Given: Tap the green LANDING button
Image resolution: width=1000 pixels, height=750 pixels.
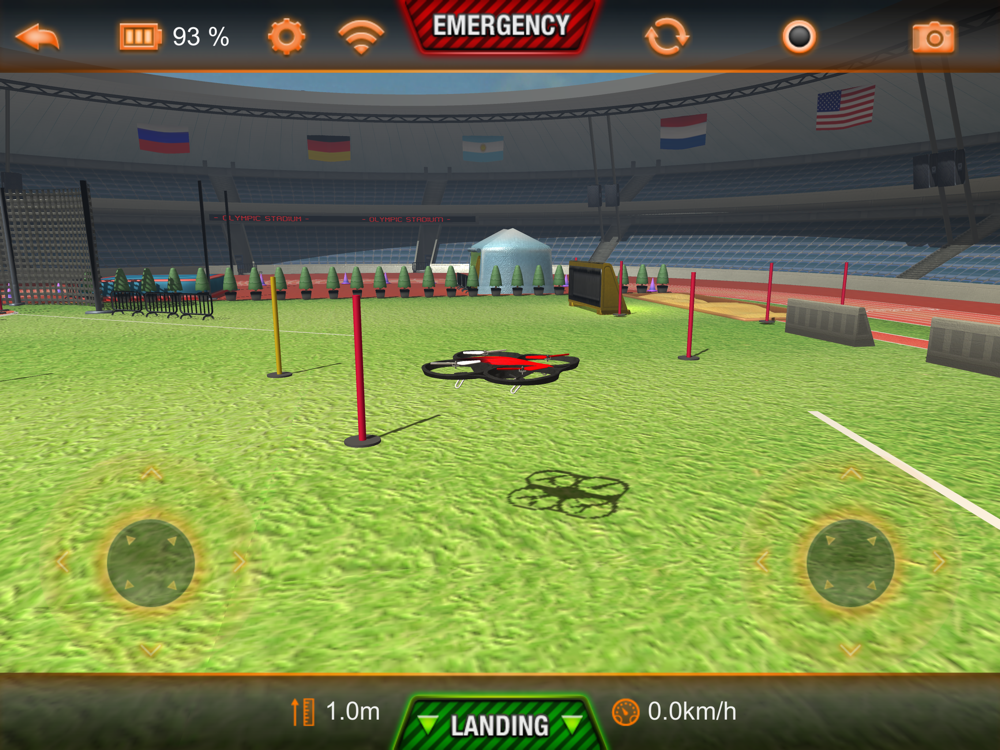Looking at the screenshot, I should click(x=499, y=724).
